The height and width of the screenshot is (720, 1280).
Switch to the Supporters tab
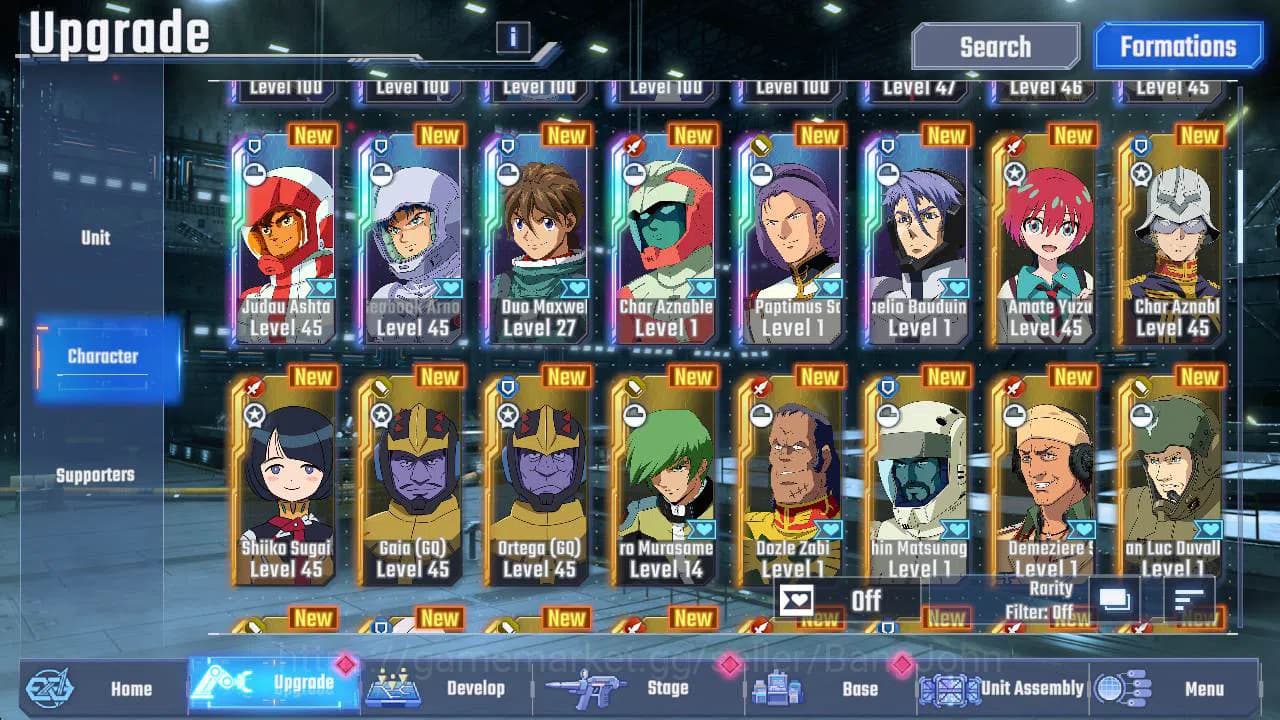(x=95, y=475)
